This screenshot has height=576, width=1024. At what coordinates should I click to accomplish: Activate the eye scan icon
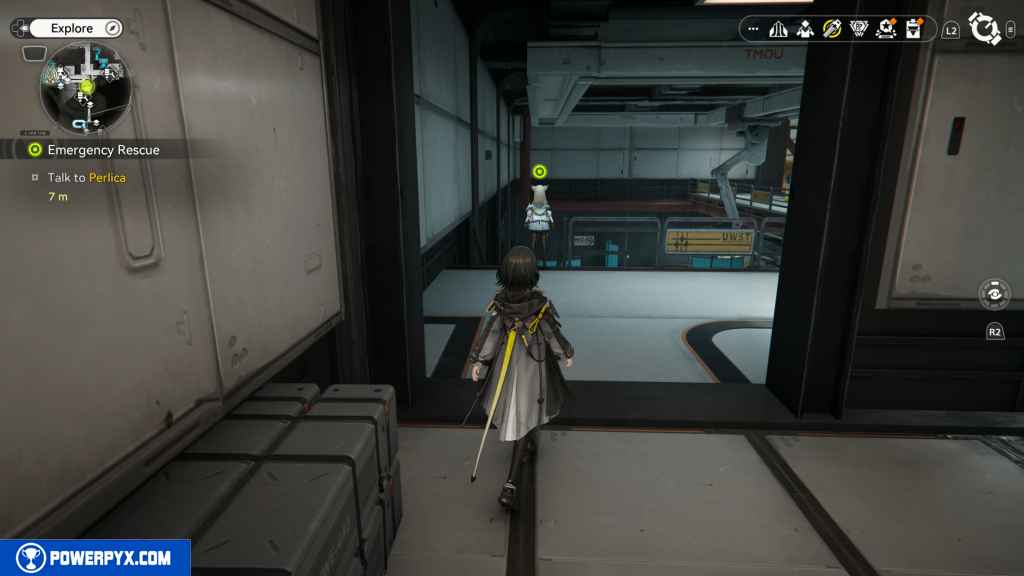coord(994,295)
